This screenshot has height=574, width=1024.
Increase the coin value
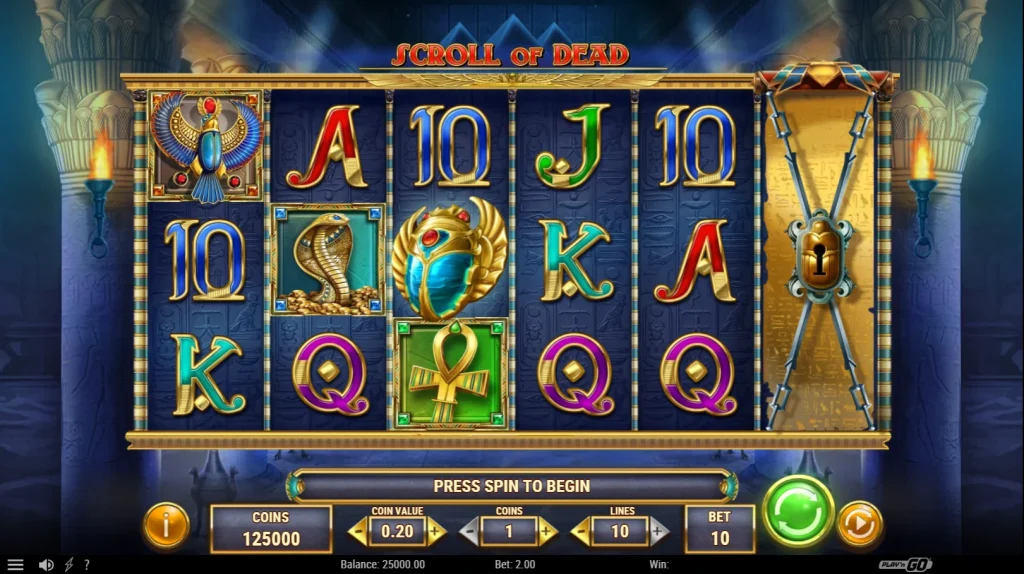pyautogui.click(x=436, y=531)
